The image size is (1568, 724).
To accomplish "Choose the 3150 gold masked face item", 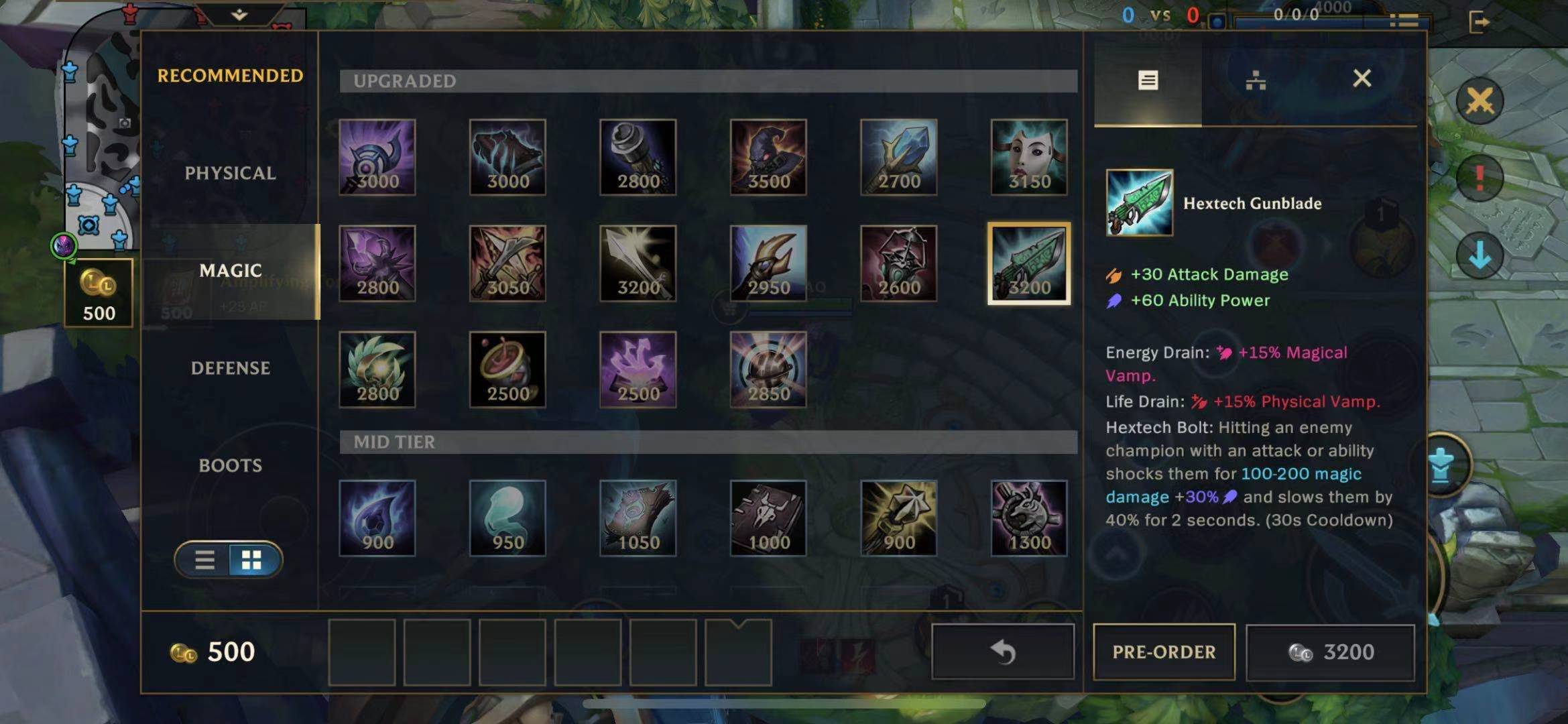I will [x=1029, y=158].
